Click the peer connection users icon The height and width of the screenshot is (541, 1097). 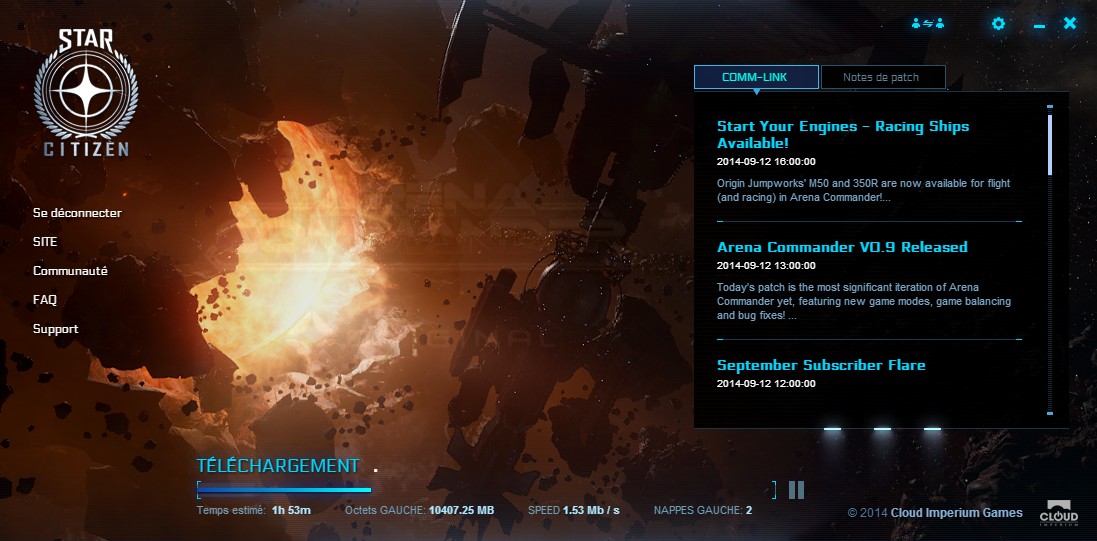coord(928,24)
